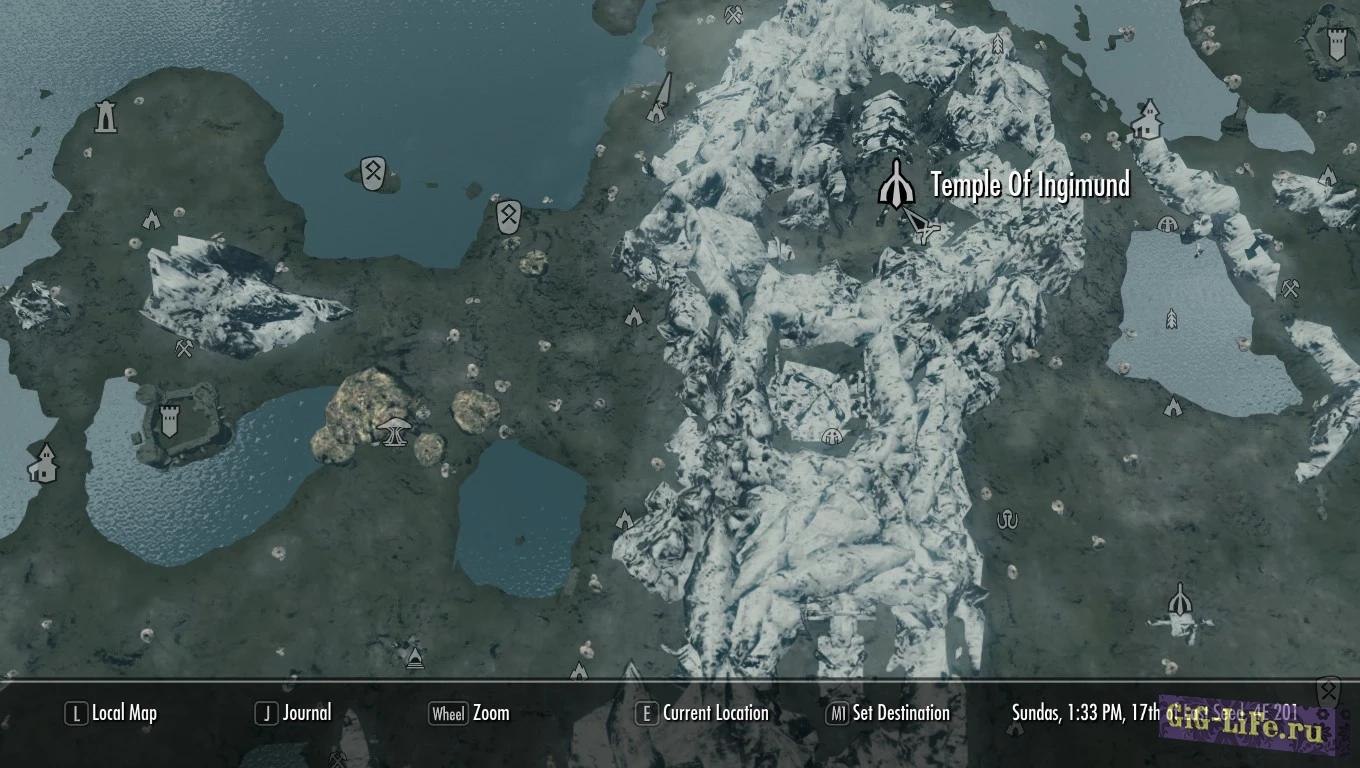Select the rune shield marker on the sea islet
Screen dimensions: 1360x768
point(372,173)
